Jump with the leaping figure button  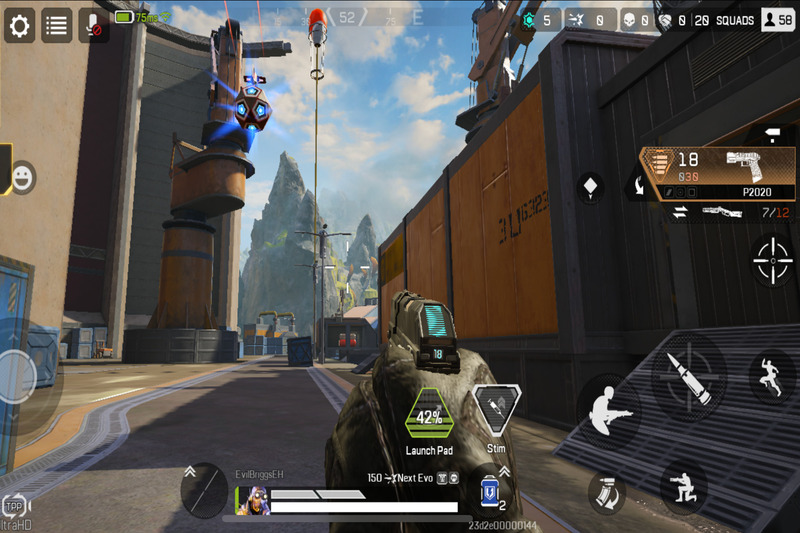coord(771,376)
